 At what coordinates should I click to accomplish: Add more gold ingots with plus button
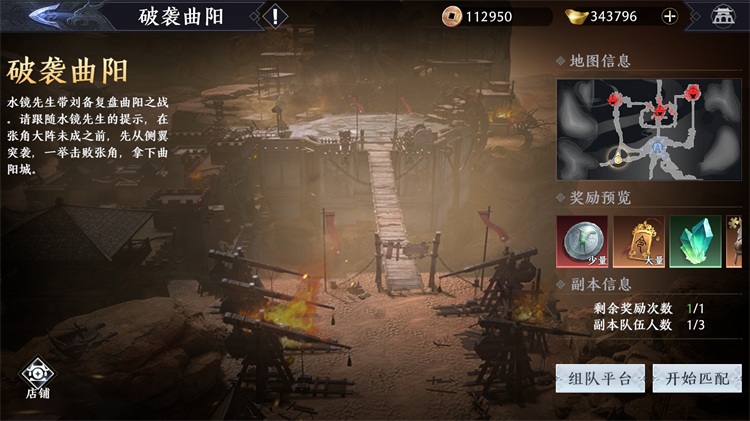[670, 16]
